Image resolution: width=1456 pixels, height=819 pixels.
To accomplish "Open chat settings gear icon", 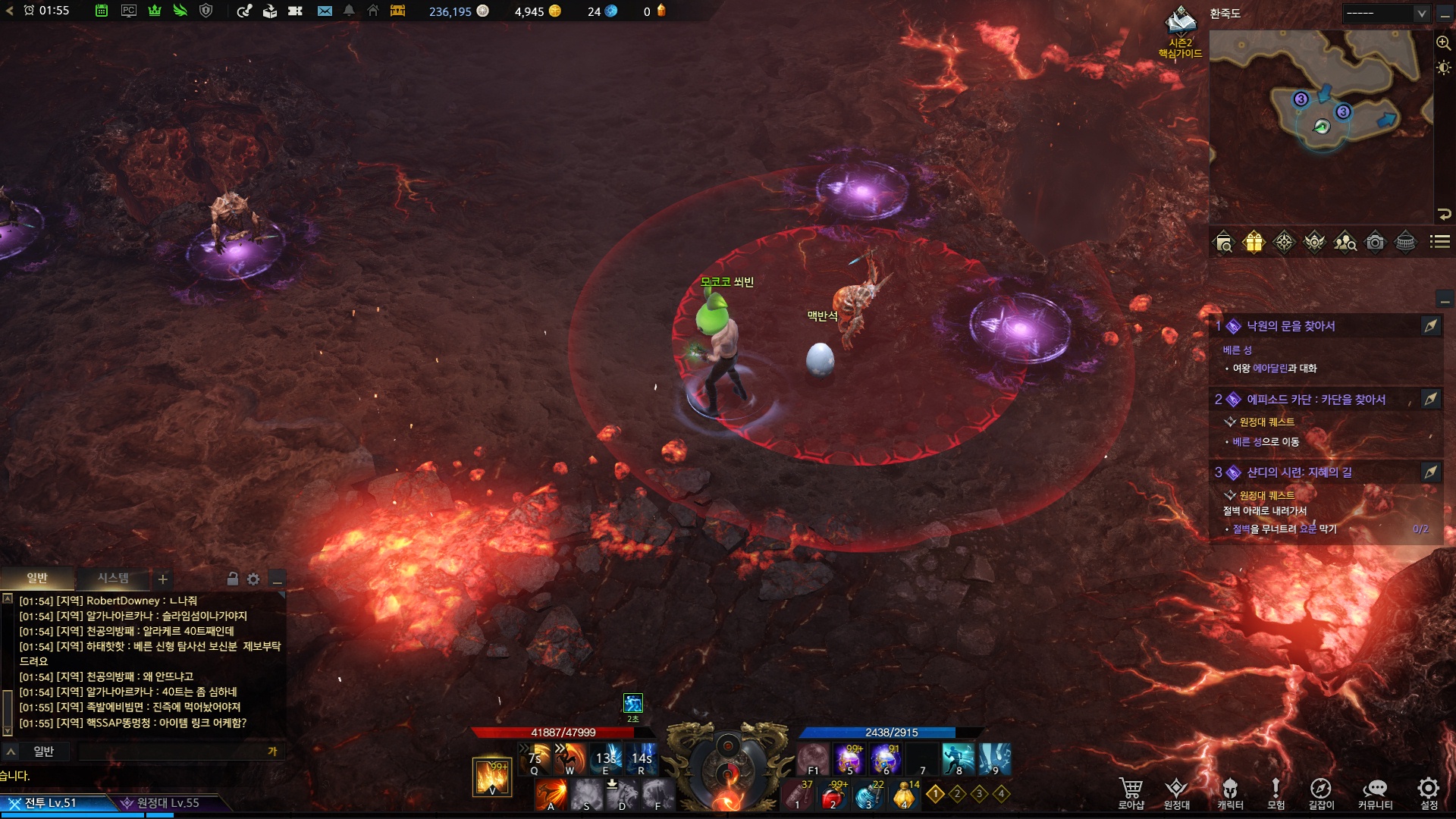I will pyautogui.click(x=253, y=579).
